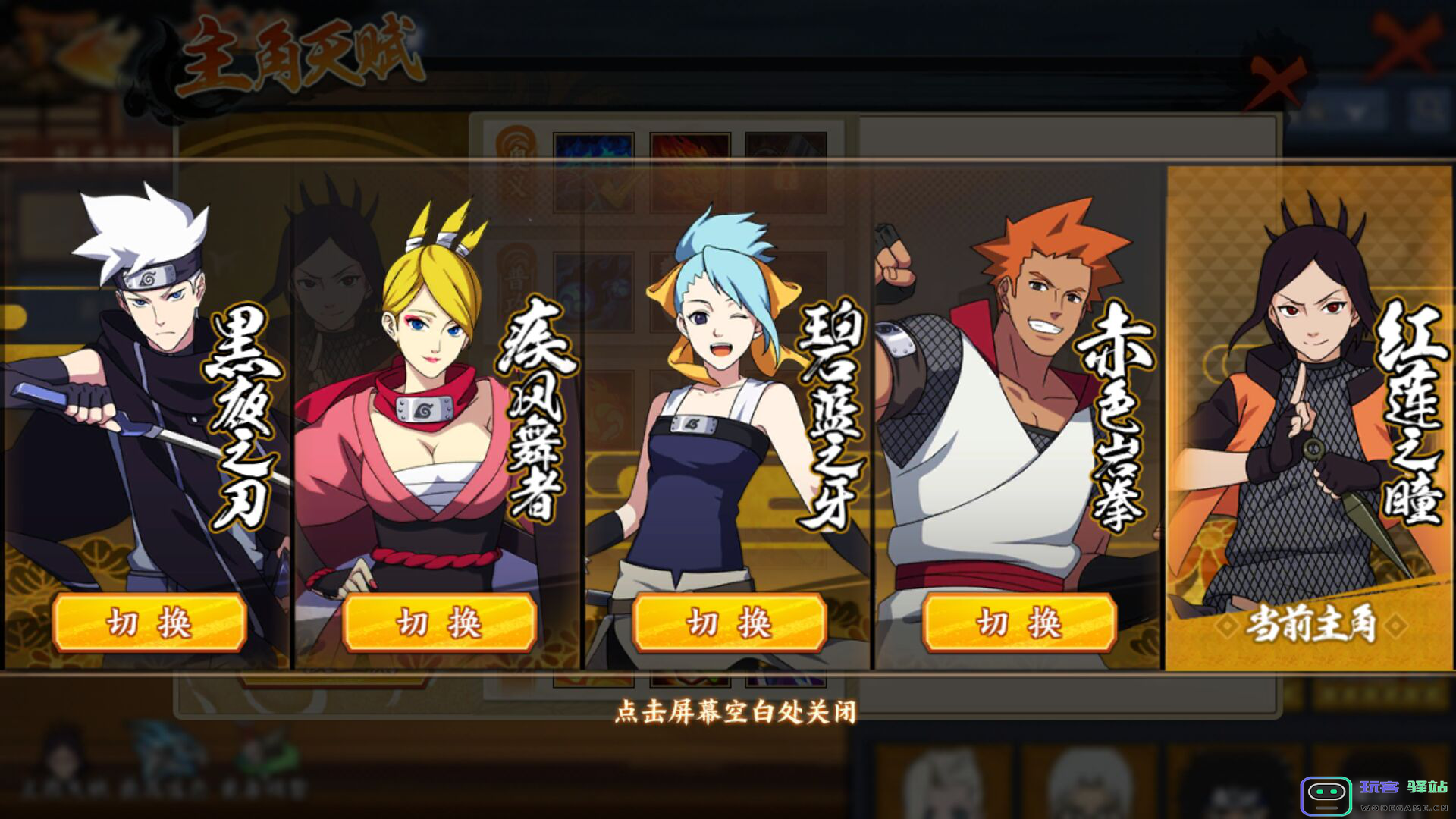Choose 切换 under 碧蓝之牙
The width and height of the screenshot is (1456, 819).
[729, 623]
